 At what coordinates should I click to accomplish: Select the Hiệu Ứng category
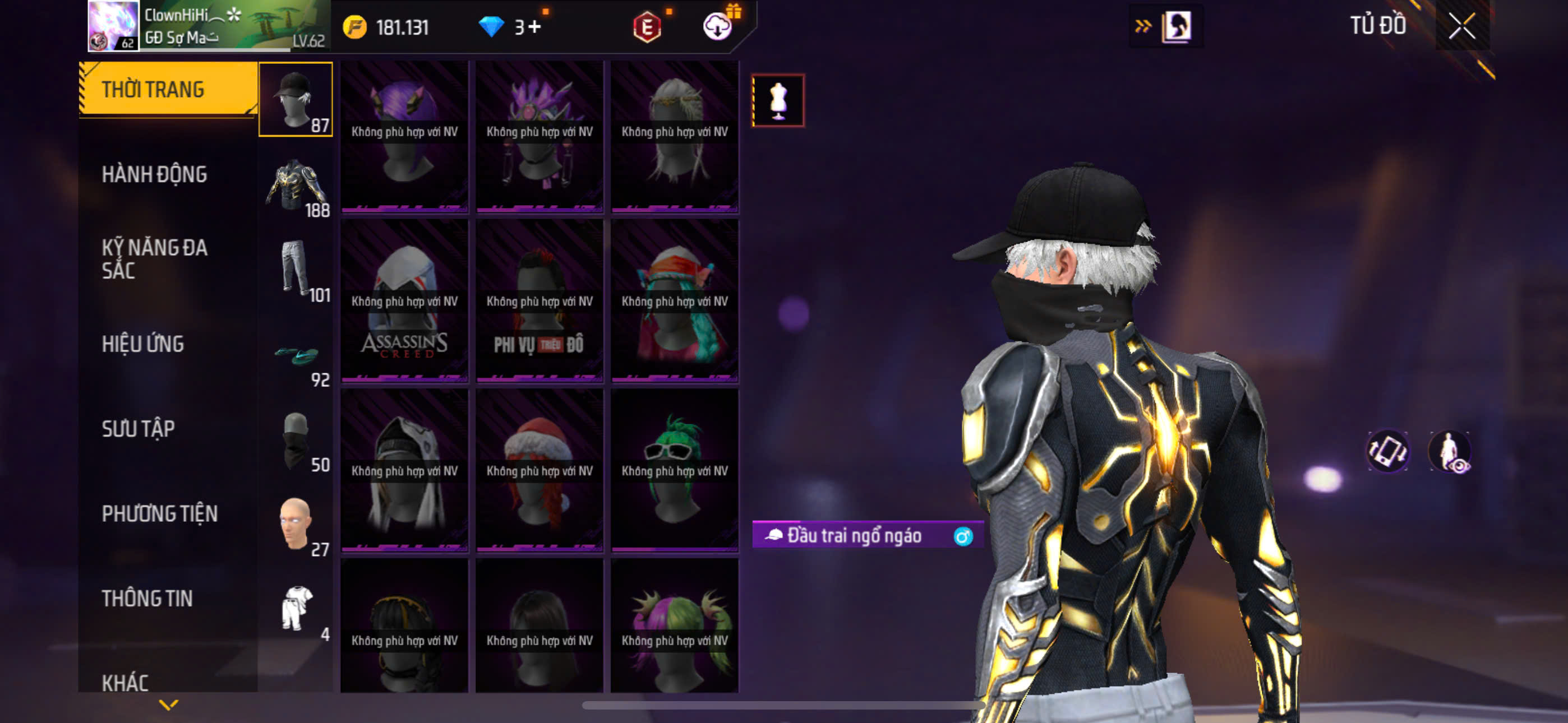tap(142, 344)
